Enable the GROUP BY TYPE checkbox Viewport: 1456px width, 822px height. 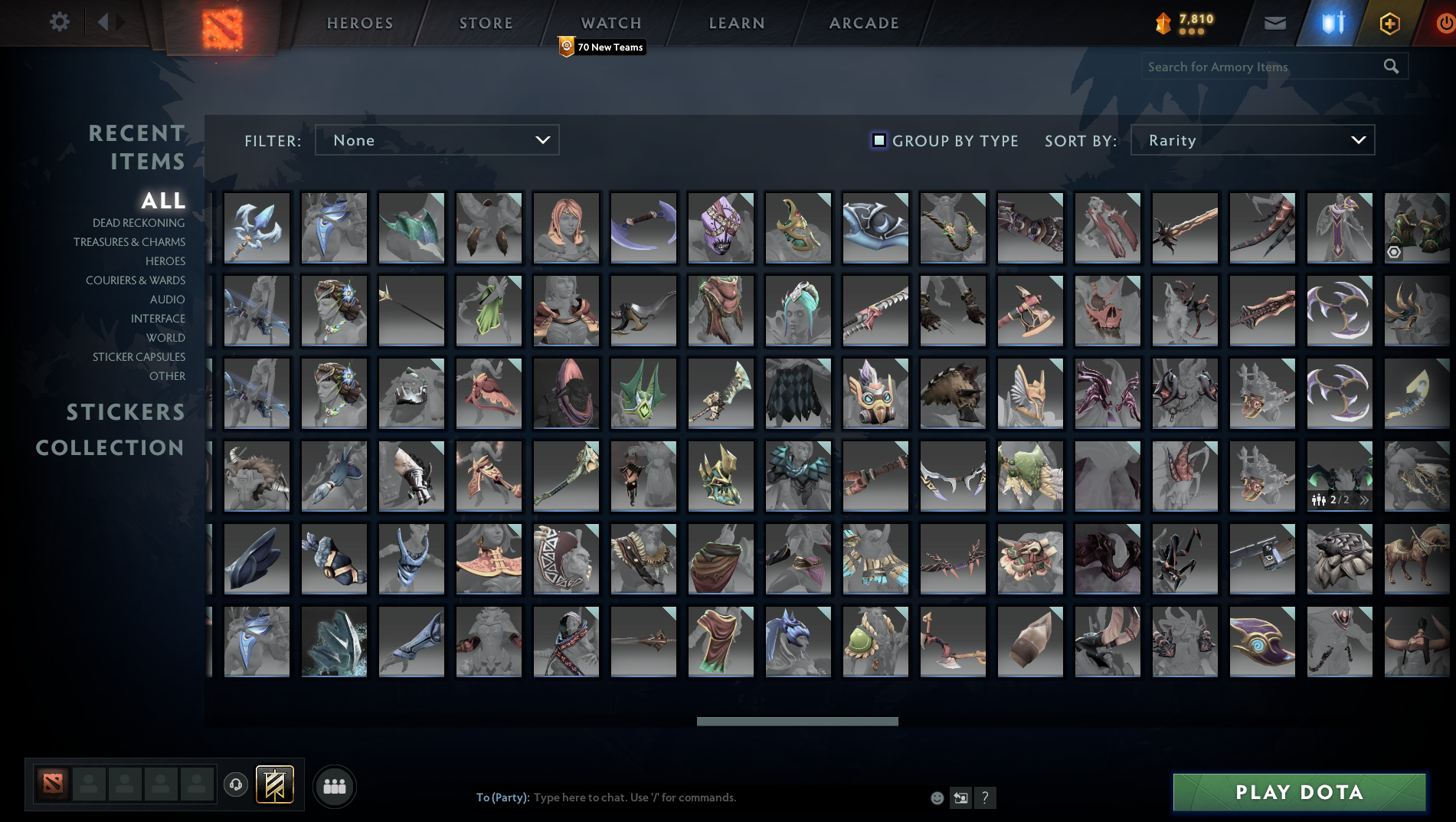pos(878,140)
